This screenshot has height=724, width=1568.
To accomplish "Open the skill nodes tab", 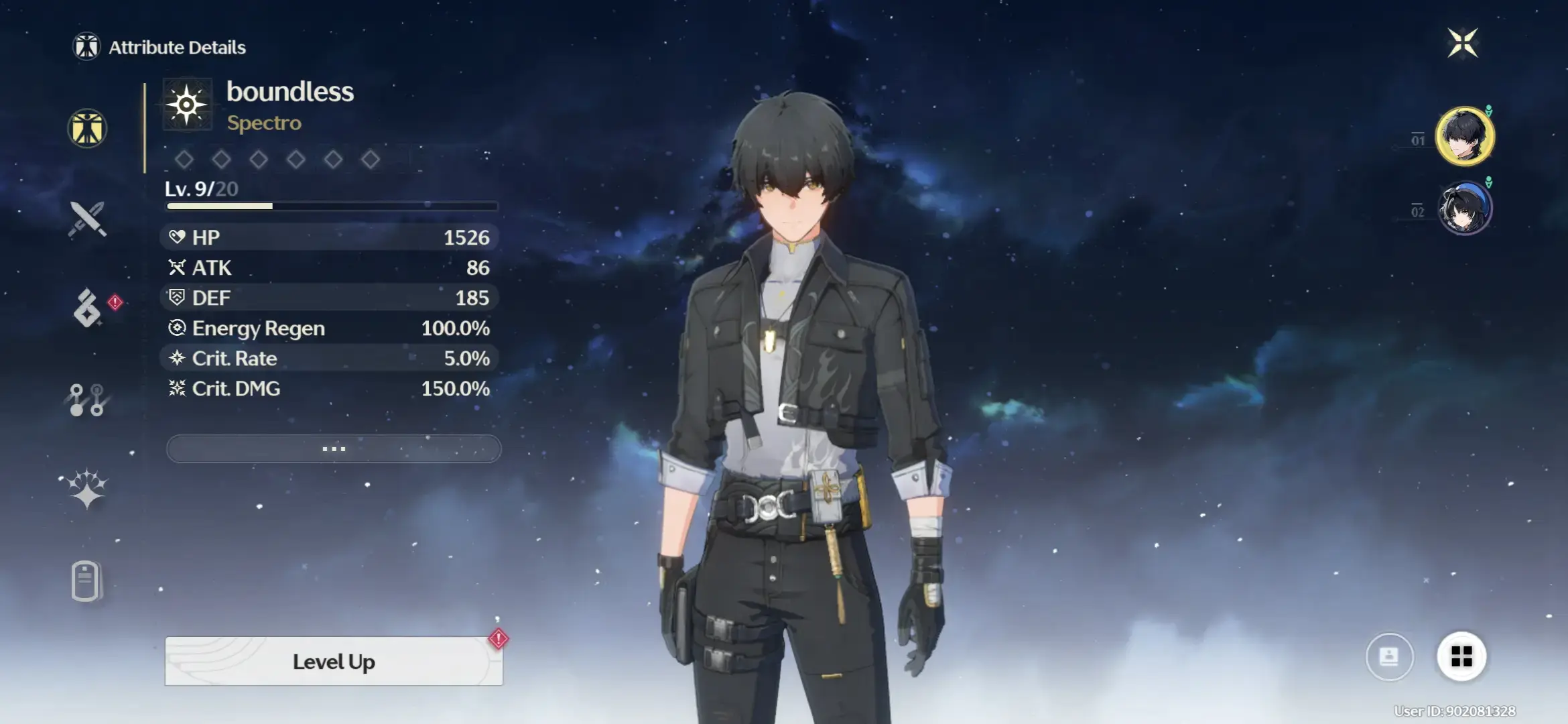I will click(x=87, y=400).
